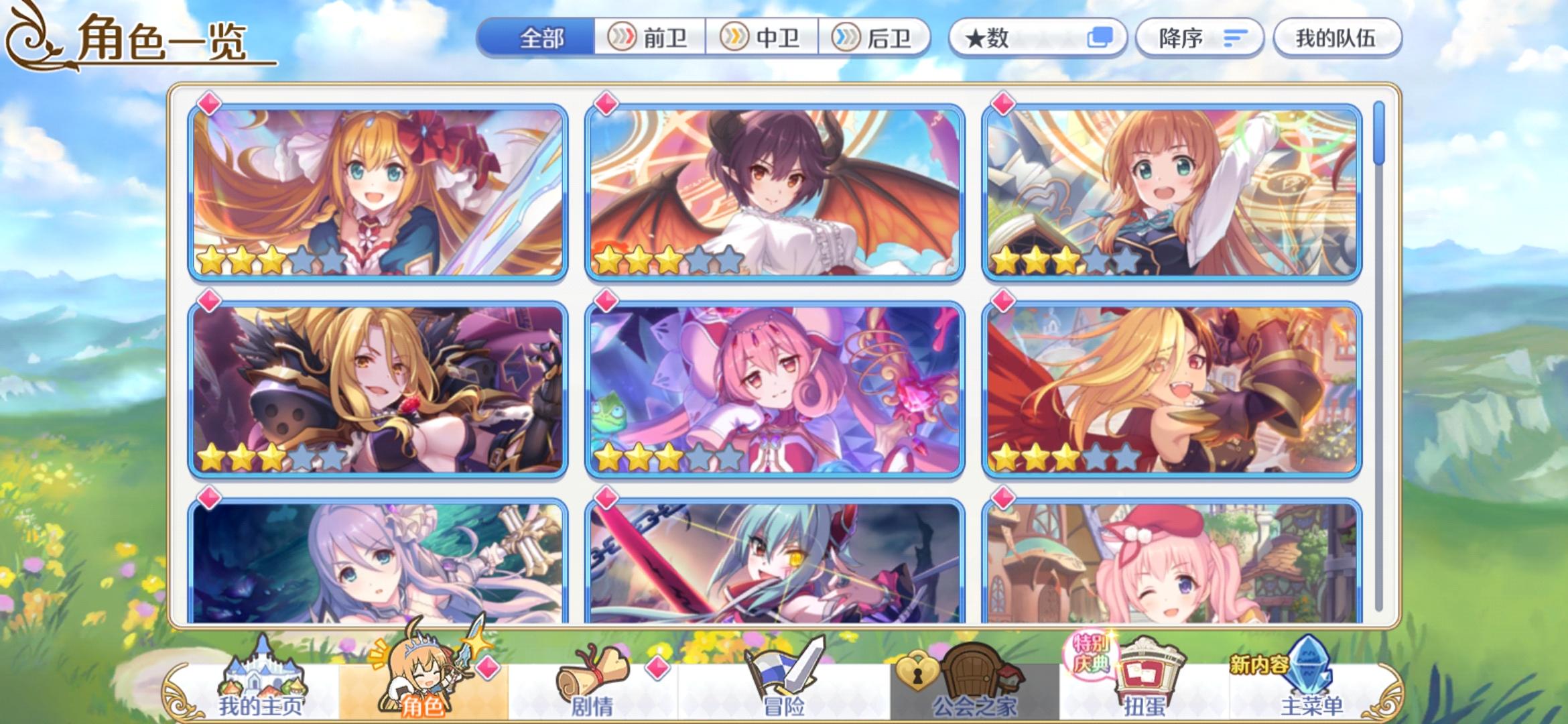This screenshot has width=1568, height=724.
Task: Open the ★数 sorting dropdown
Action: pos(1005,38)
